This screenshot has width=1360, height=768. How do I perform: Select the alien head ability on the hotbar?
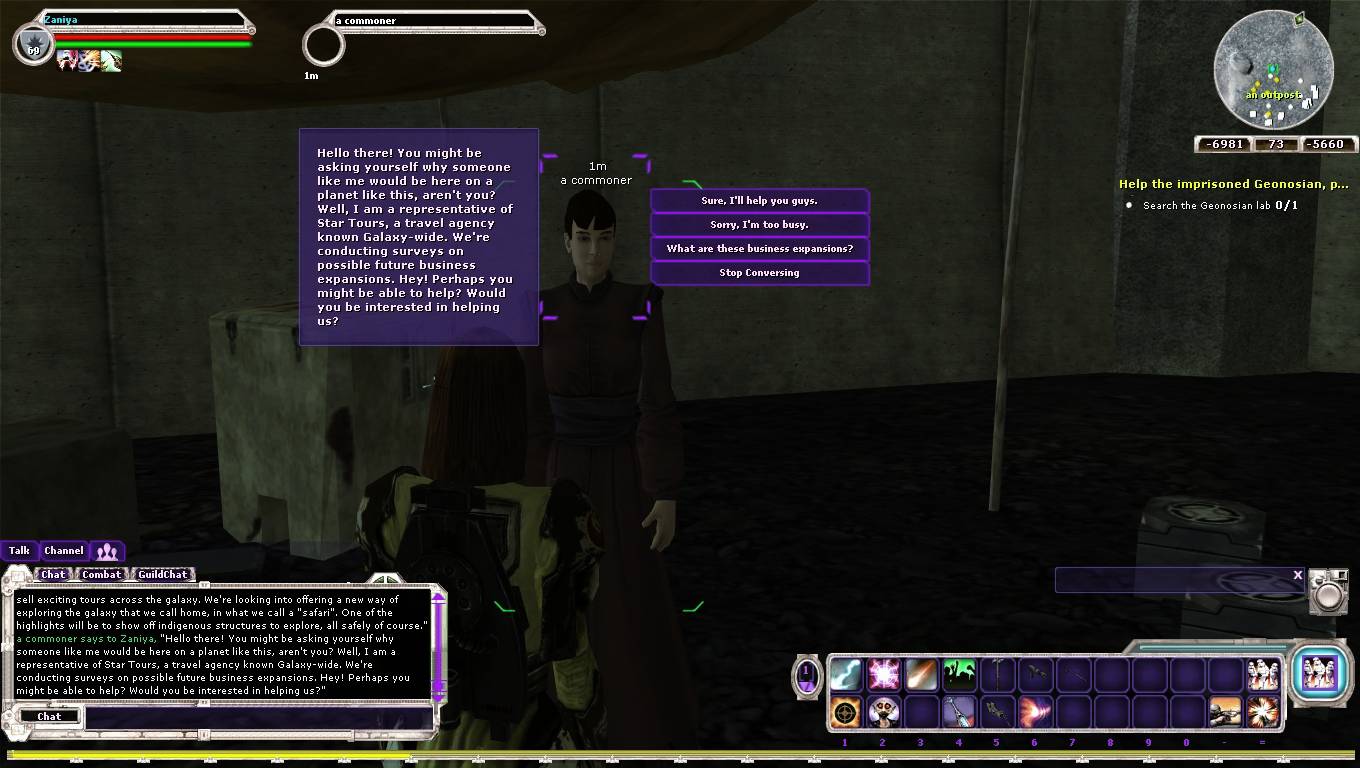[884, 712]
